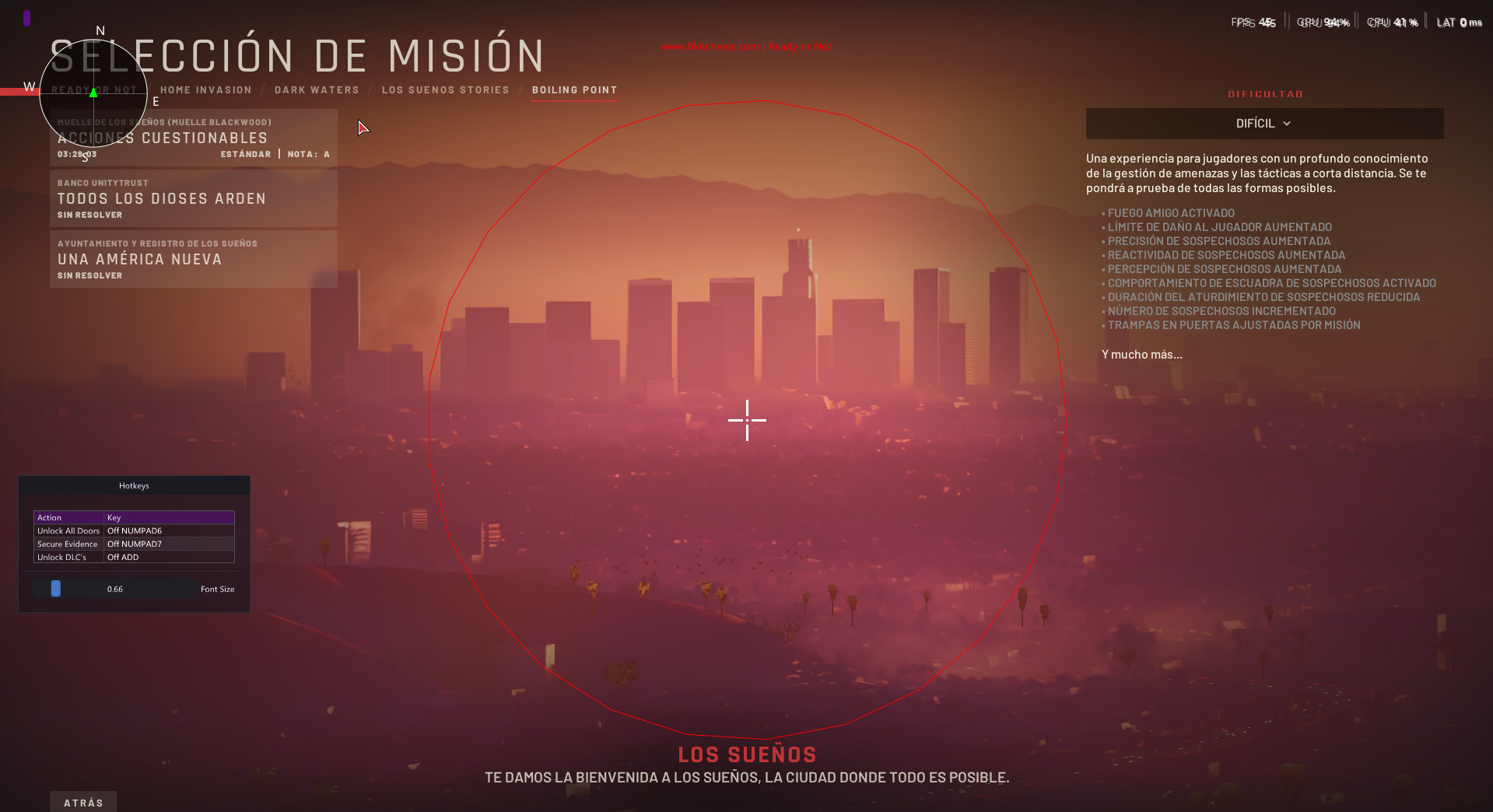Switch to the HOME INVASION tab
The width and height of the screenshot is (1493, 812).
point(205,89)
